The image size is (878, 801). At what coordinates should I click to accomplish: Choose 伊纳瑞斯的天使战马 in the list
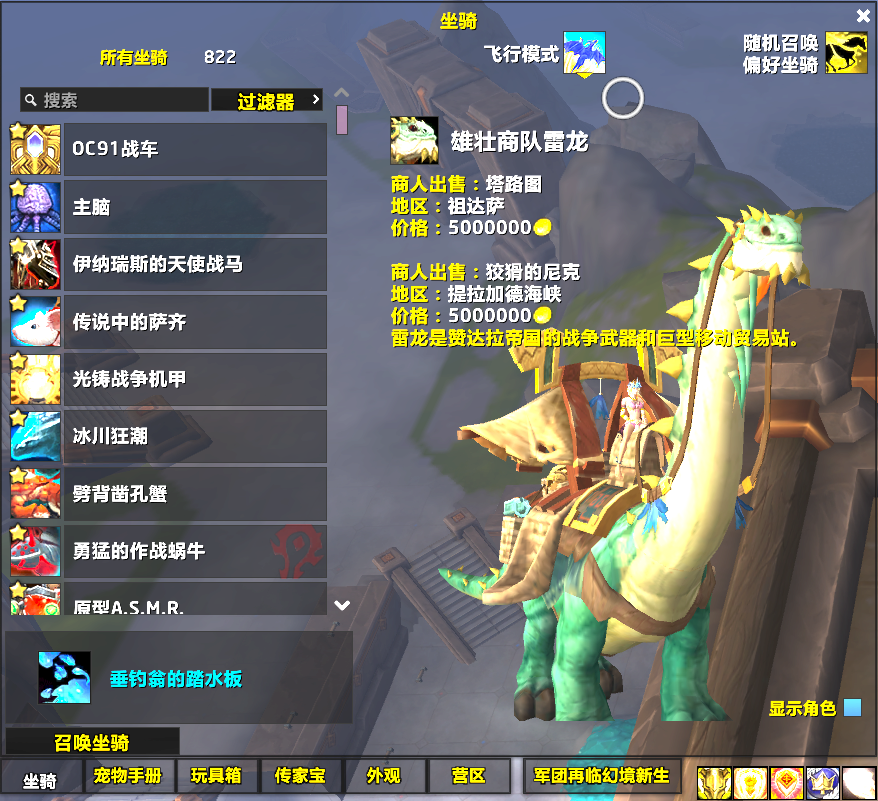170,264
